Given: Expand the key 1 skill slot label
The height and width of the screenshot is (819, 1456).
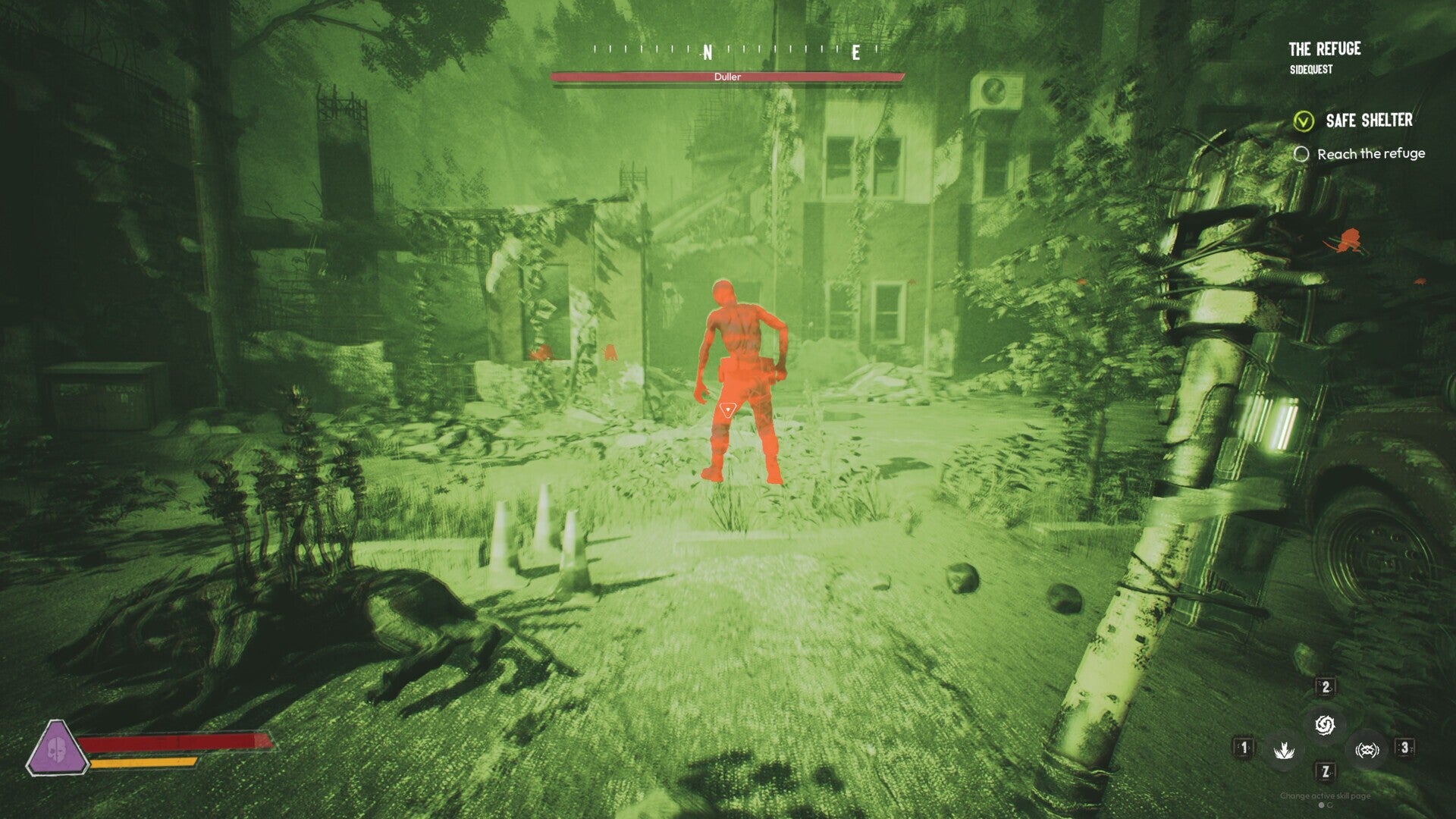Looking at the screenshot, I should [x=1244, y=749].
